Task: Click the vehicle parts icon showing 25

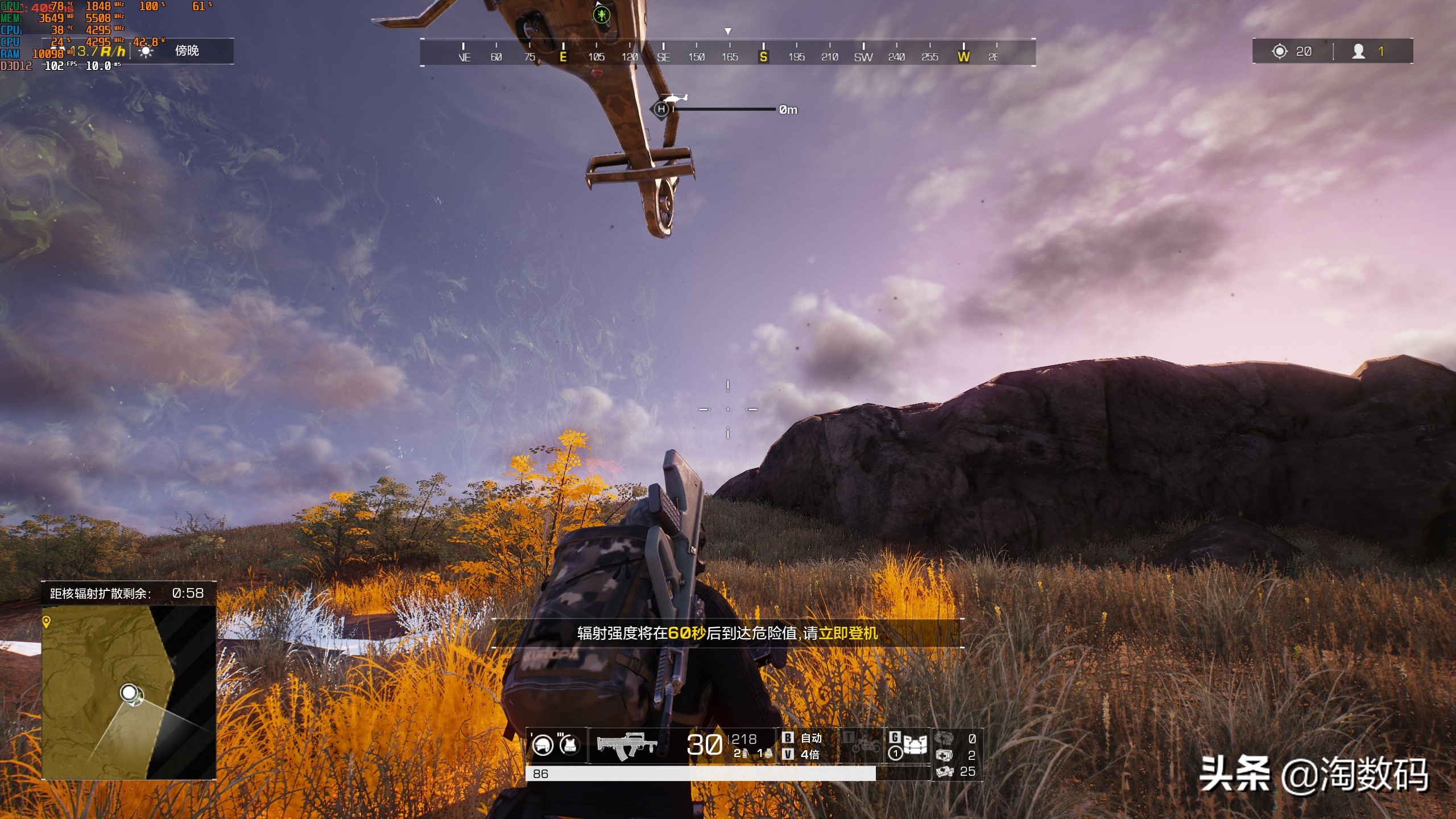Action: (945, 772)
